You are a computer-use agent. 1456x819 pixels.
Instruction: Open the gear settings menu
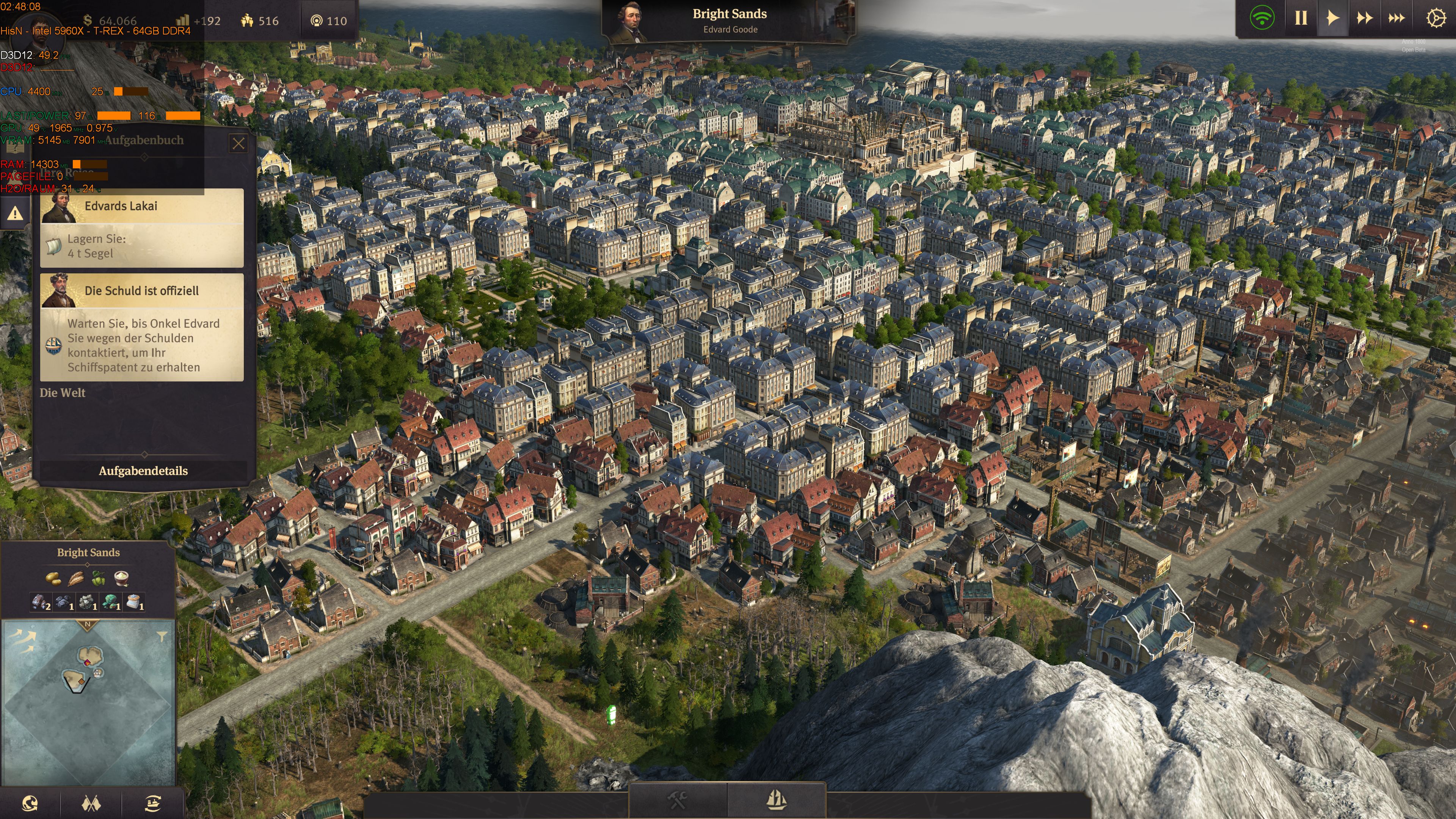(1436, 19)
